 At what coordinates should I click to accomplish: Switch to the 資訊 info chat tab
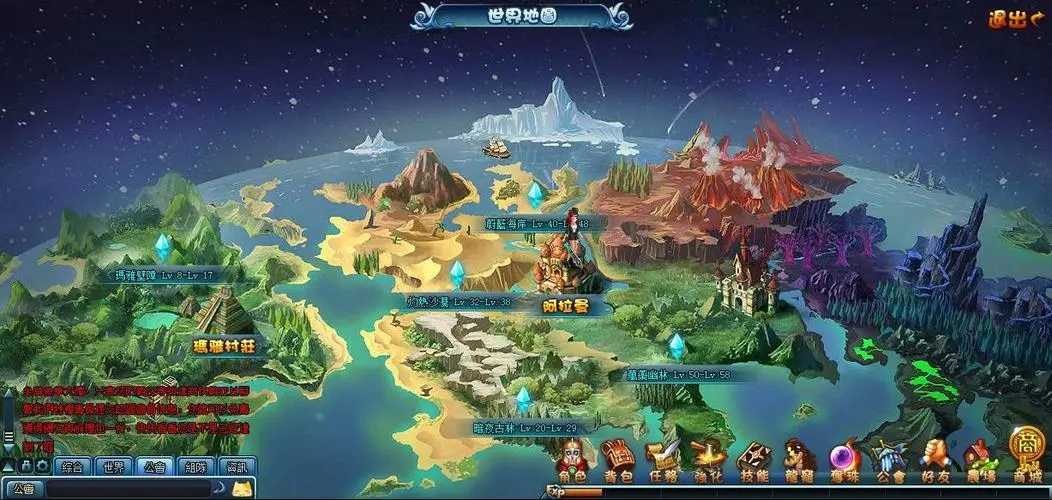pos(236,467)
